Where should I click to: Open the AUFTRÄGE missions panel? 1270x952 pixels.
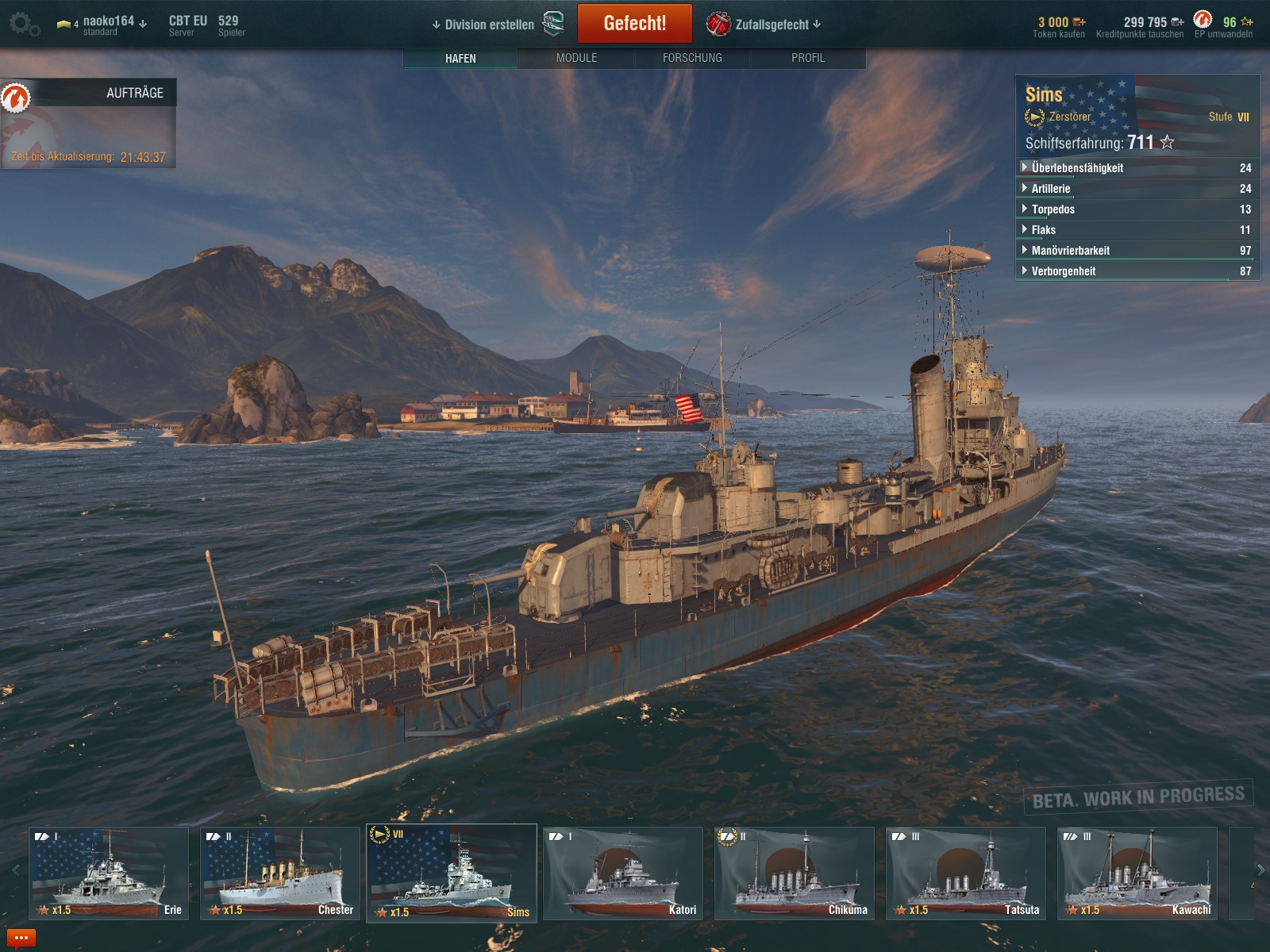89,94
